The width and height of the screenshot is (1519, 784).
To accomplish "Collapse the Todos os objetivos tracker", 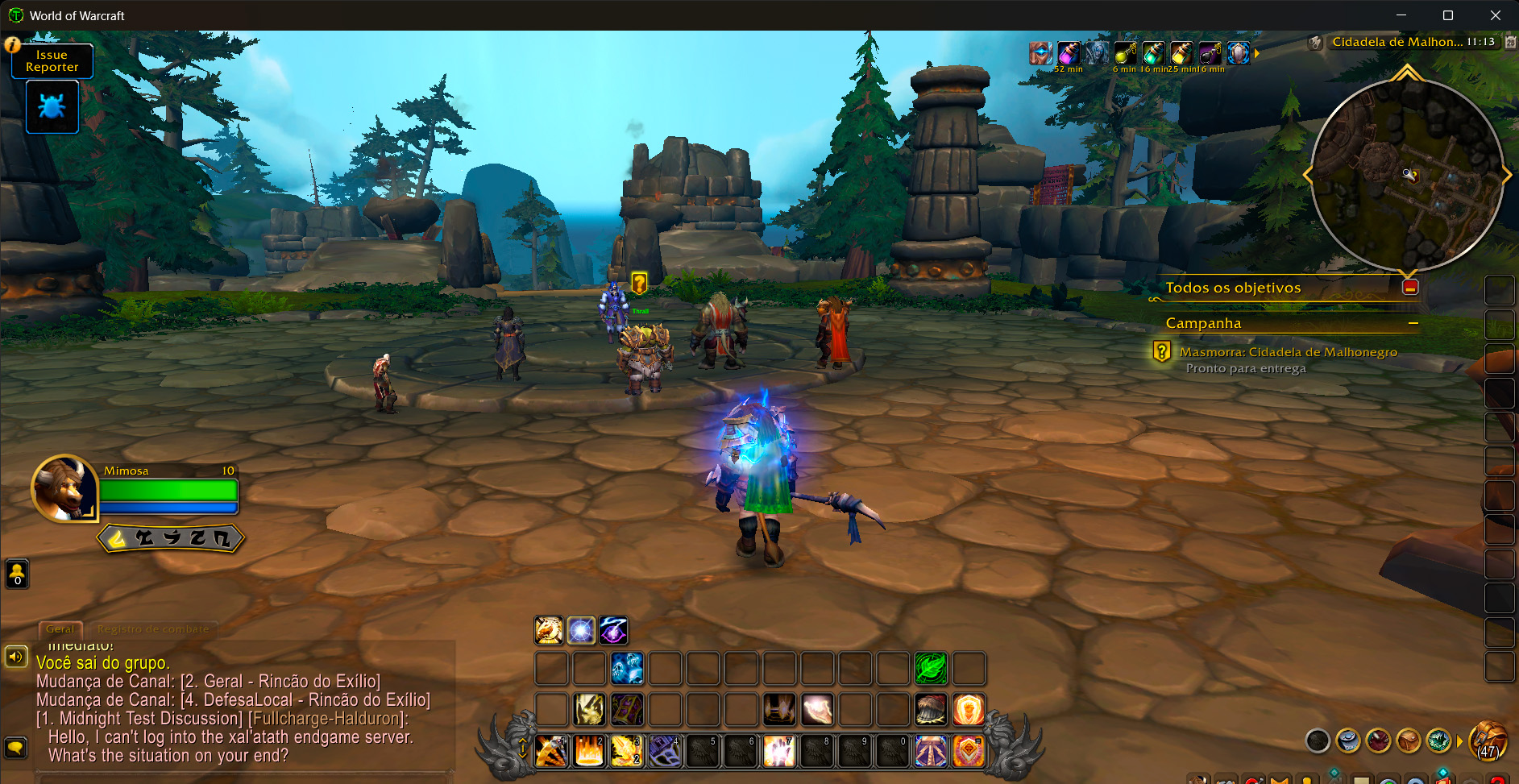I will [x=1410, y=288].
